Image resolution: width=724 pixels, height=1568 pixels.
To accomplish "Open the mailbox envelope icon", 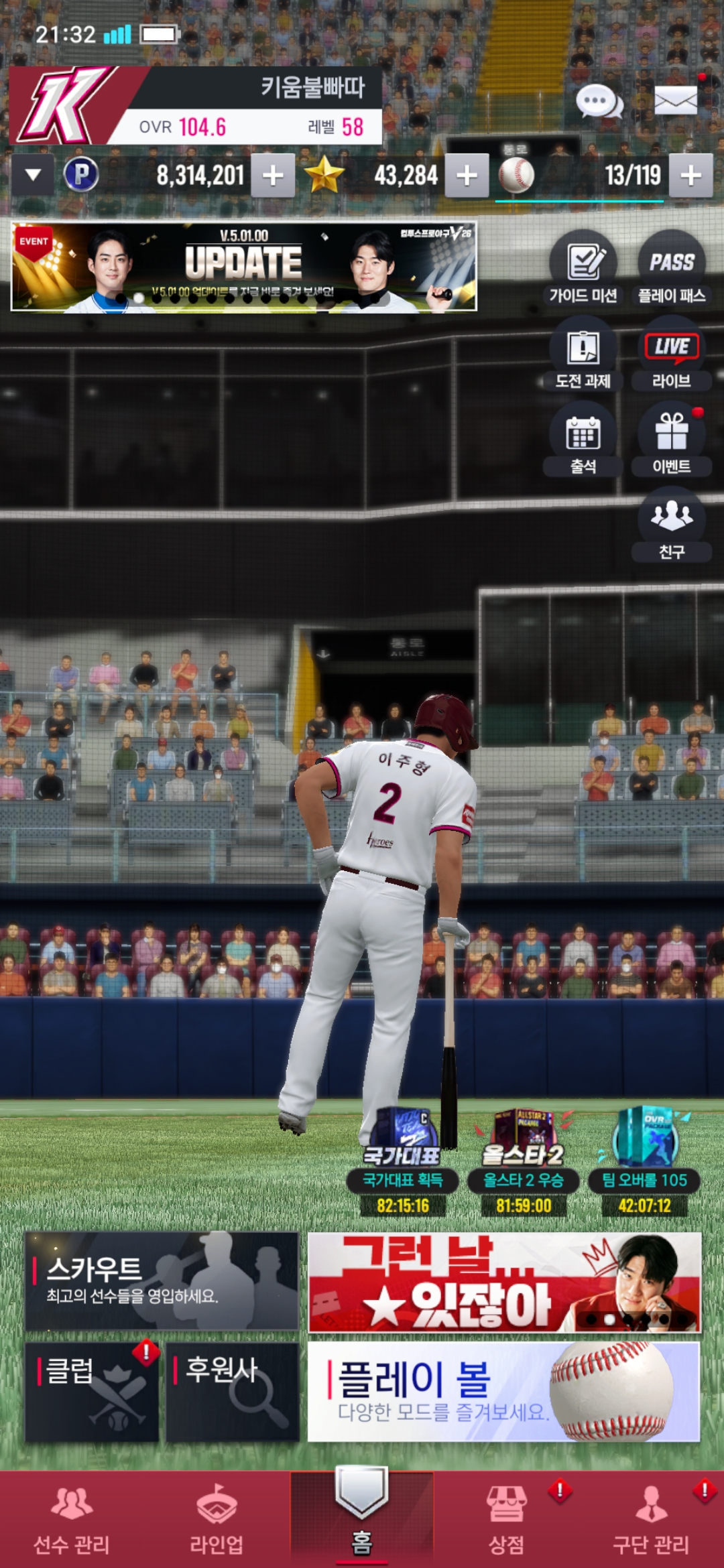I will [675, 101].
